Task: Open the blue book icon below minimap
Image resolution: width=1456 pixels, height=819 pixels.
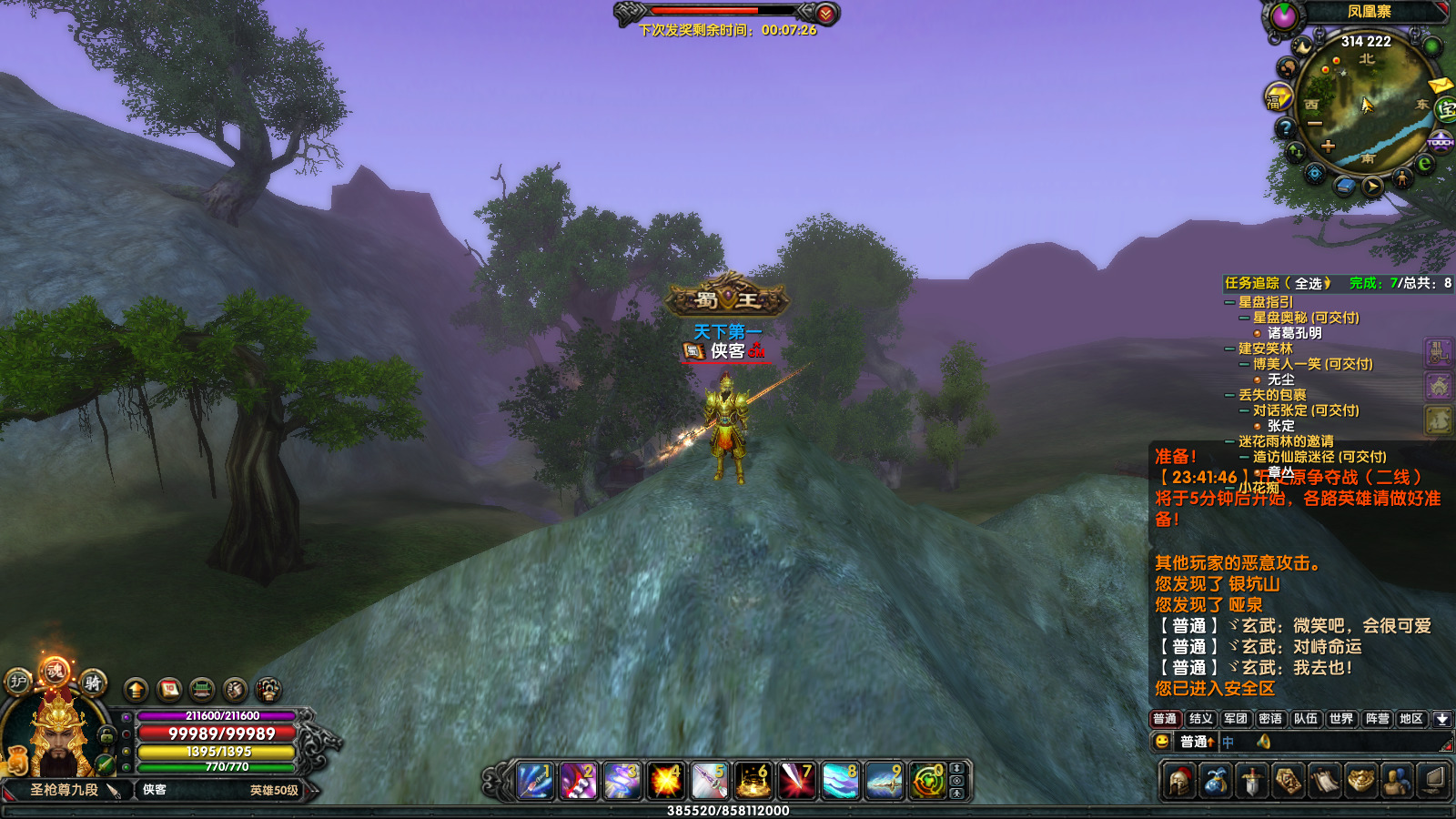Action: pos(1345,186)
